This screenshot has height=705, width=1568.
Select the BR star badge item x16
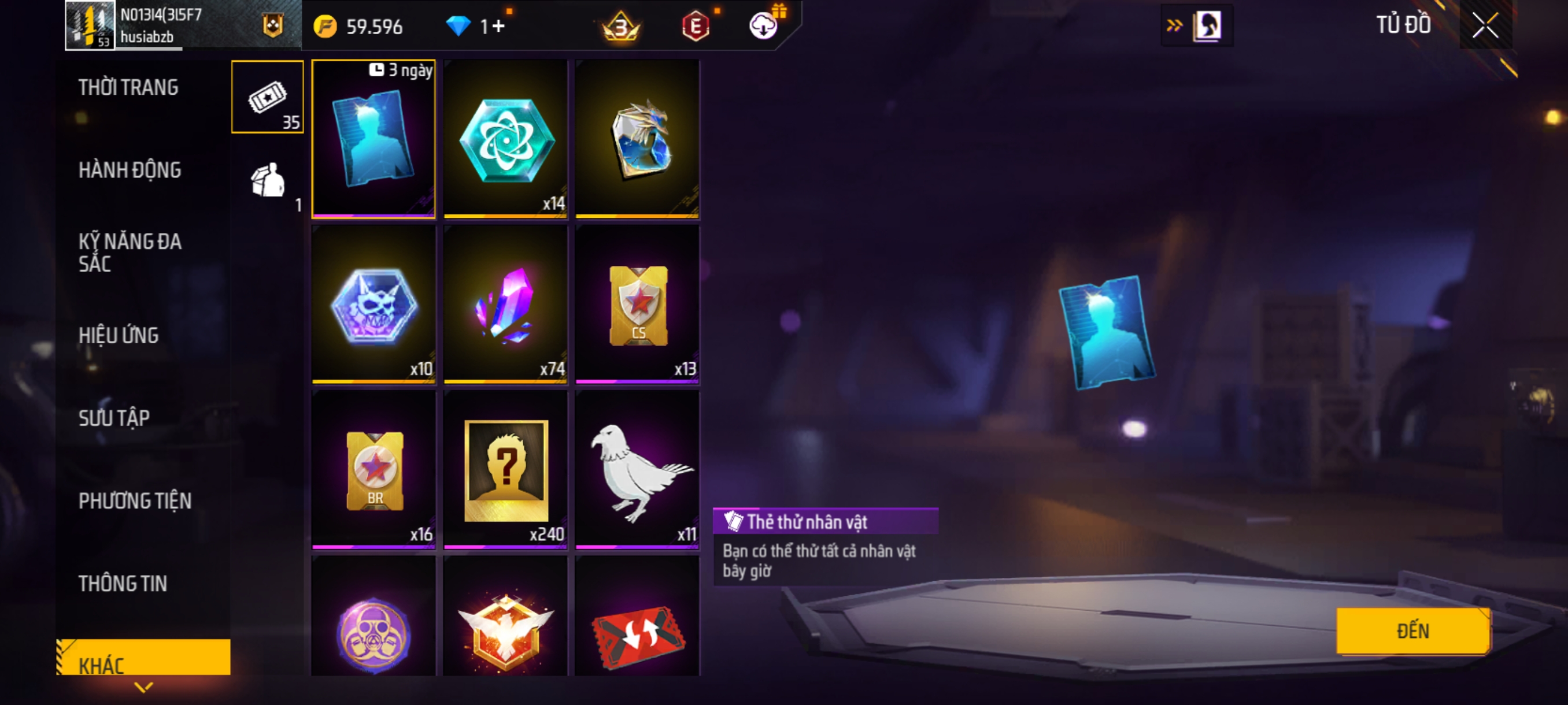coord(373,470)
